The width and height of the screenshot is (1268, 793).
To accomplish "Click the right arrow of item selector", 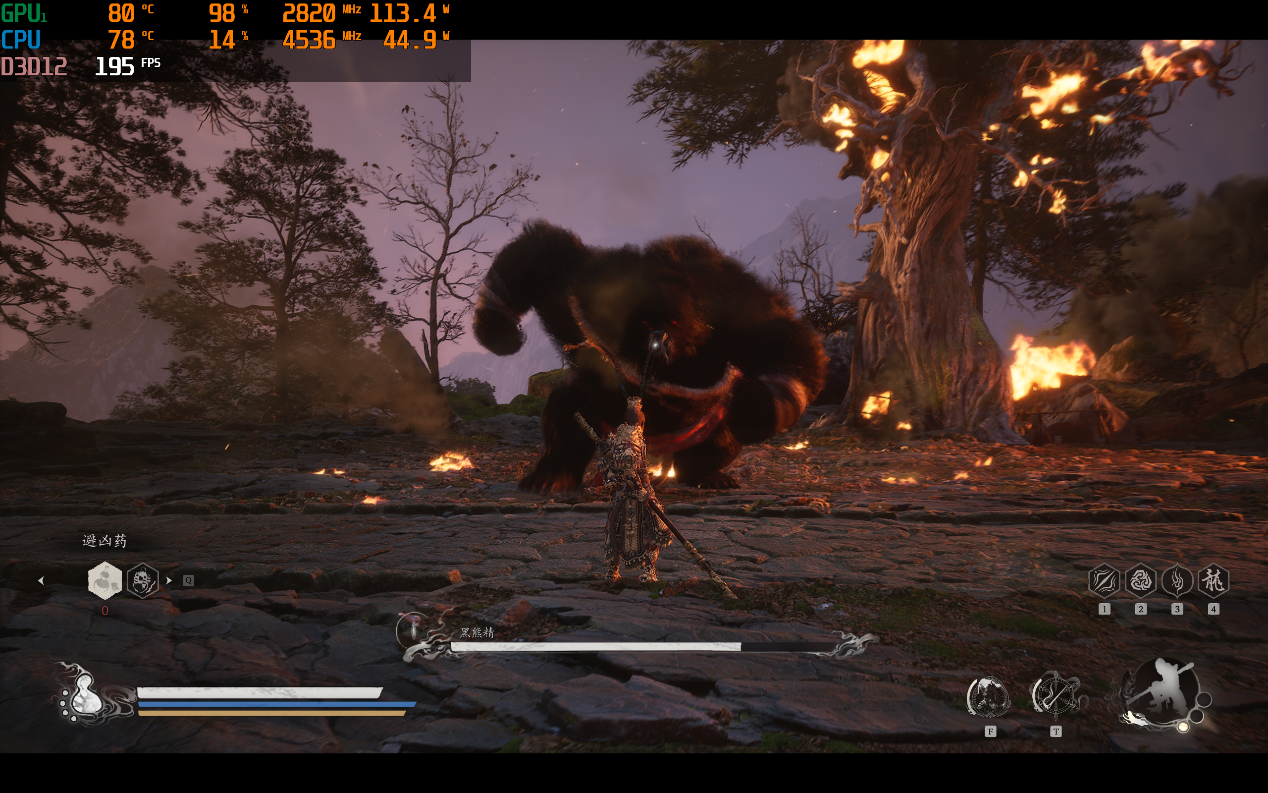I will tap(169, 580).
